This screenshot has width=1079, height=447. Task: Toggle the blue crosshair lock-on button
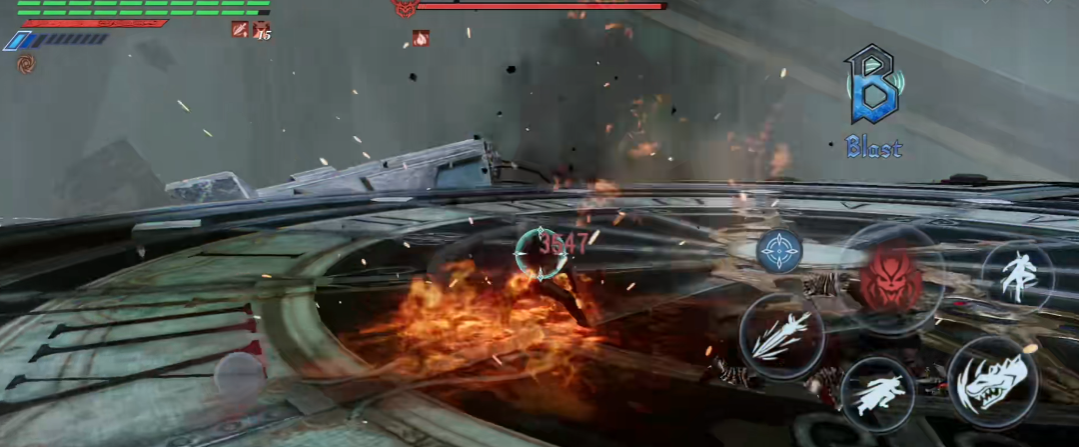780,251
